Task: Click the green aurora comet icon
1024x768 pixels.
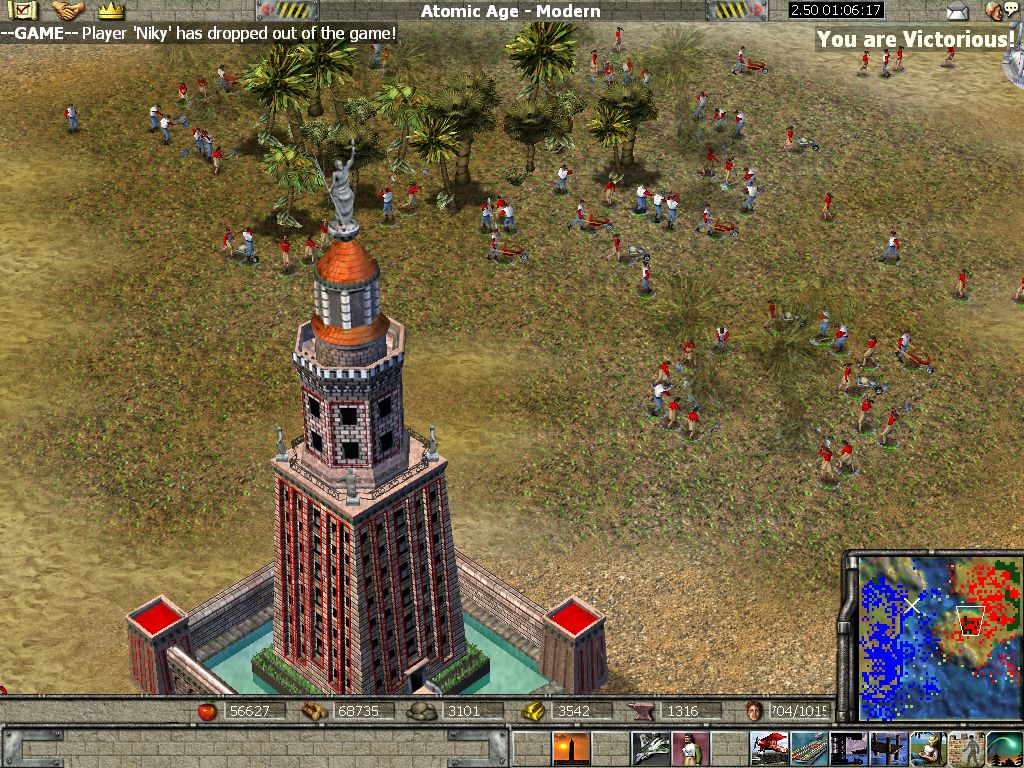Action: click(x=1005, y=748)
